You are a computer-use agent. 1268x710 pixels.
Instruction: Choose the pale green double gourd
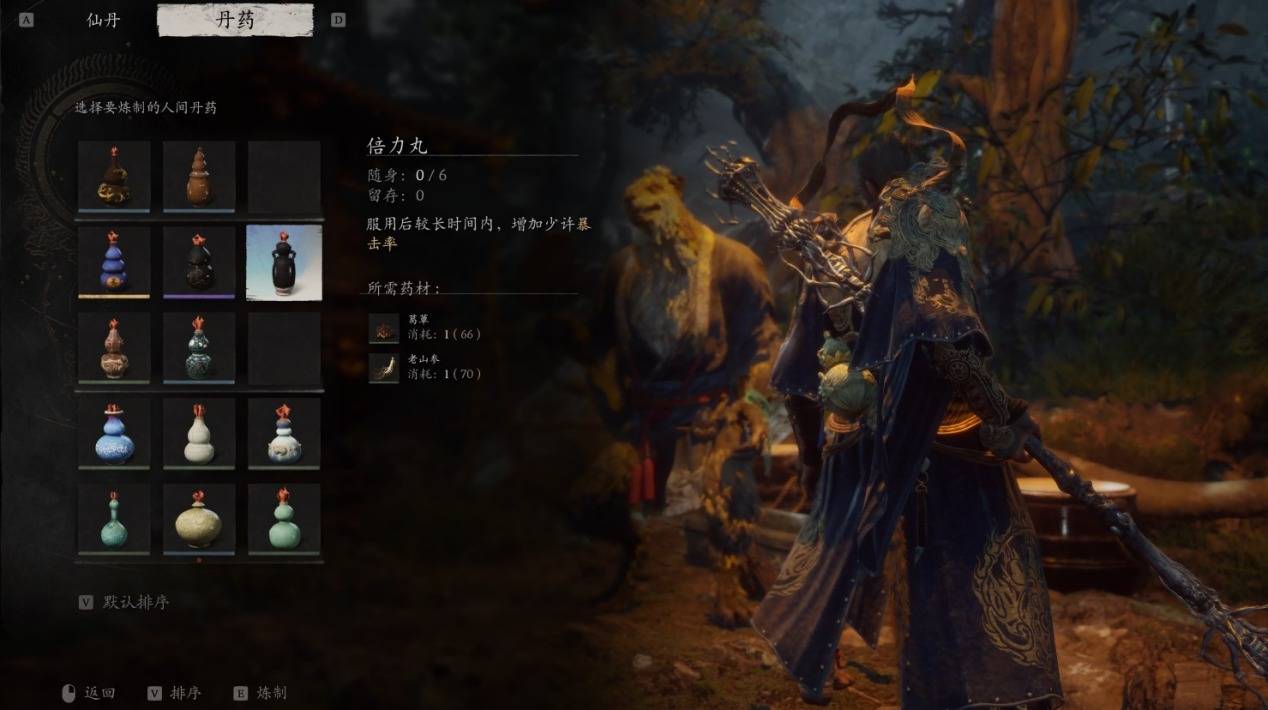coord(284,518)
